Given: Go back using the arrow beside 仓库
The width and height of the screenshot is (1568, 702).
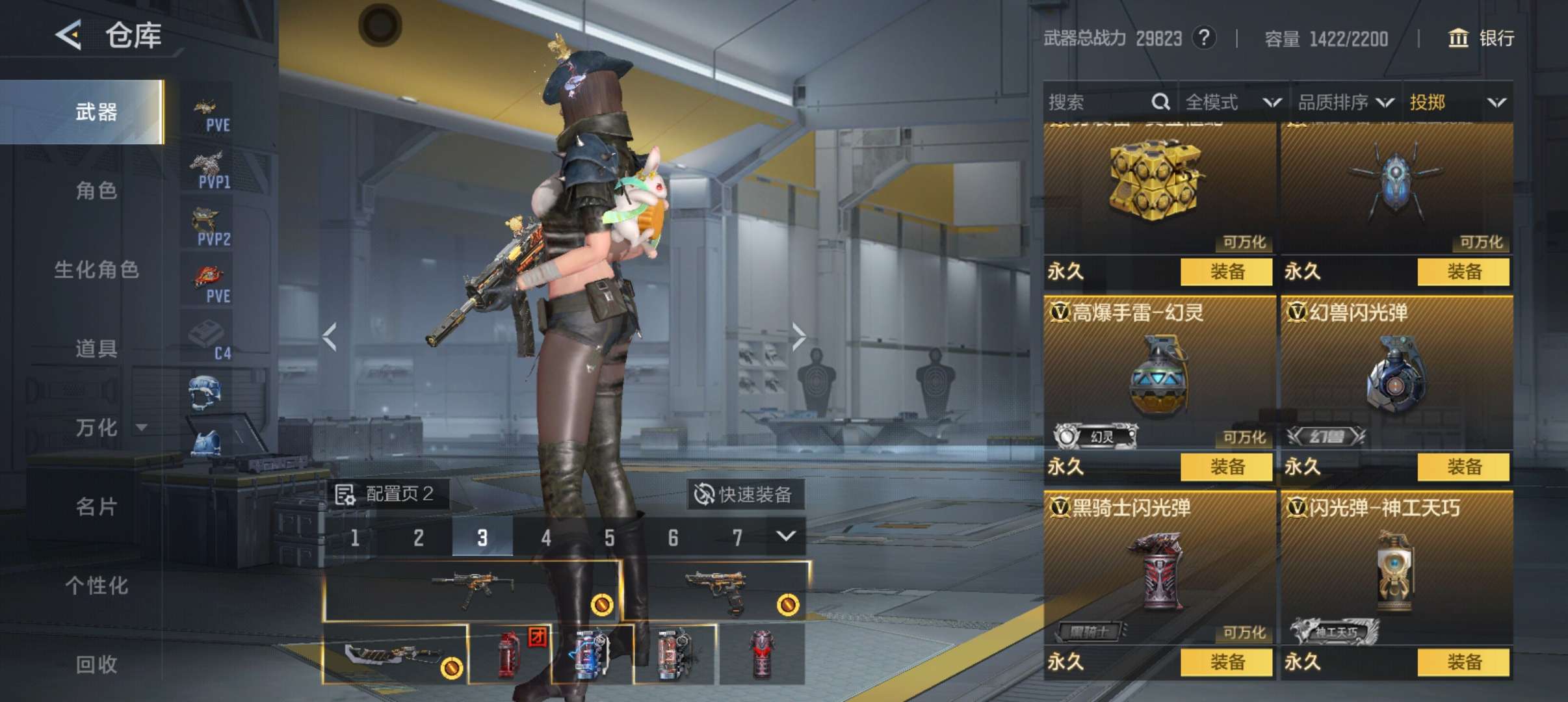Looking at the screenshot, I should coord(69,34).
